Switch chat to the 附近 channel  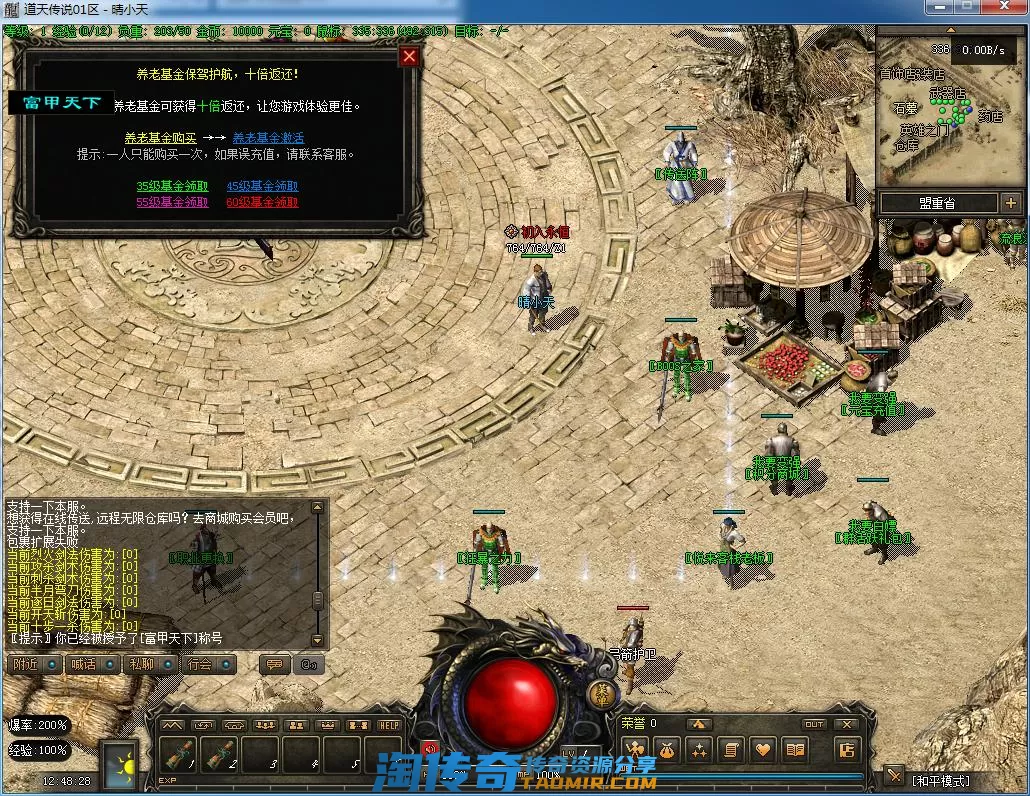pos(31,664)
